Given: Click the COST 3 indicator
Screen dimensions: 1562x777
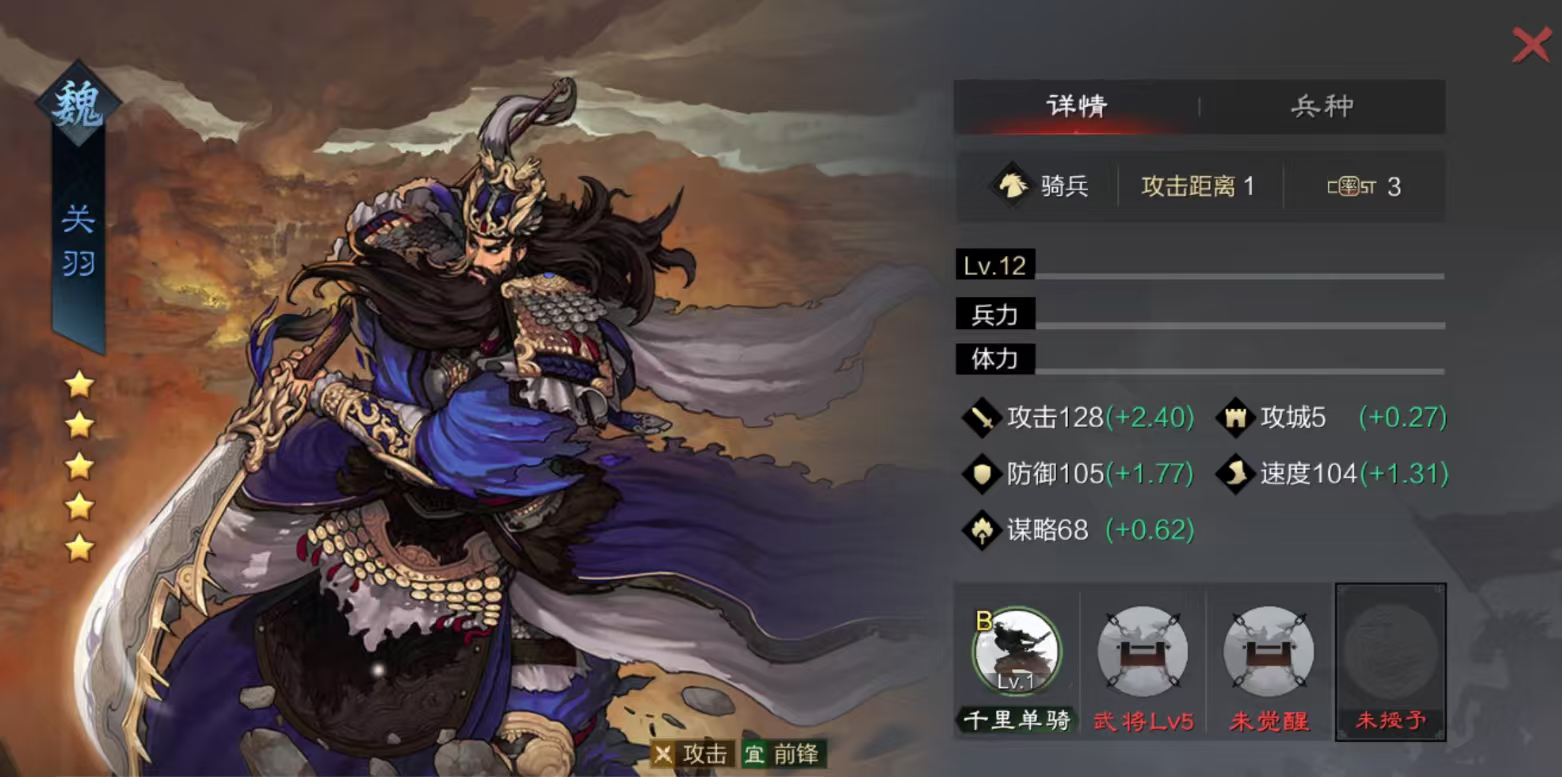Looking at the screenshot, I should [x=1366, y=186].
